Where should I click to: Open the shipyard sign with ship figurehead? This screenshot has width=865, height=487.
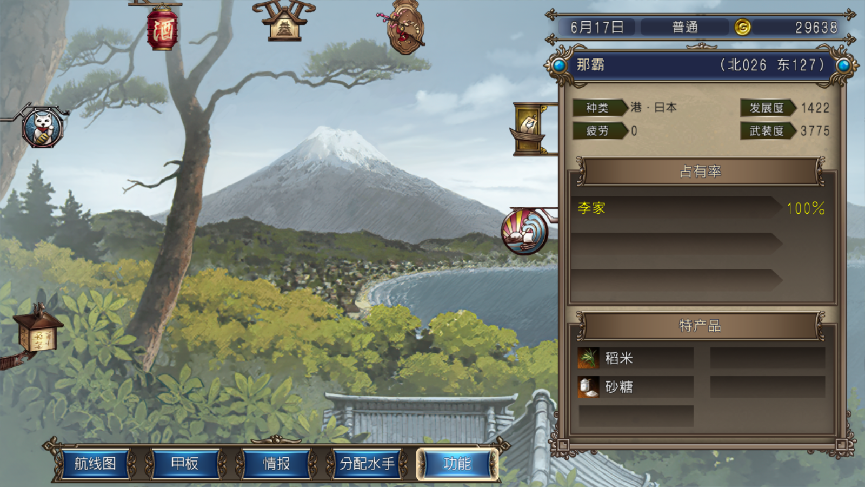point(529,128)
